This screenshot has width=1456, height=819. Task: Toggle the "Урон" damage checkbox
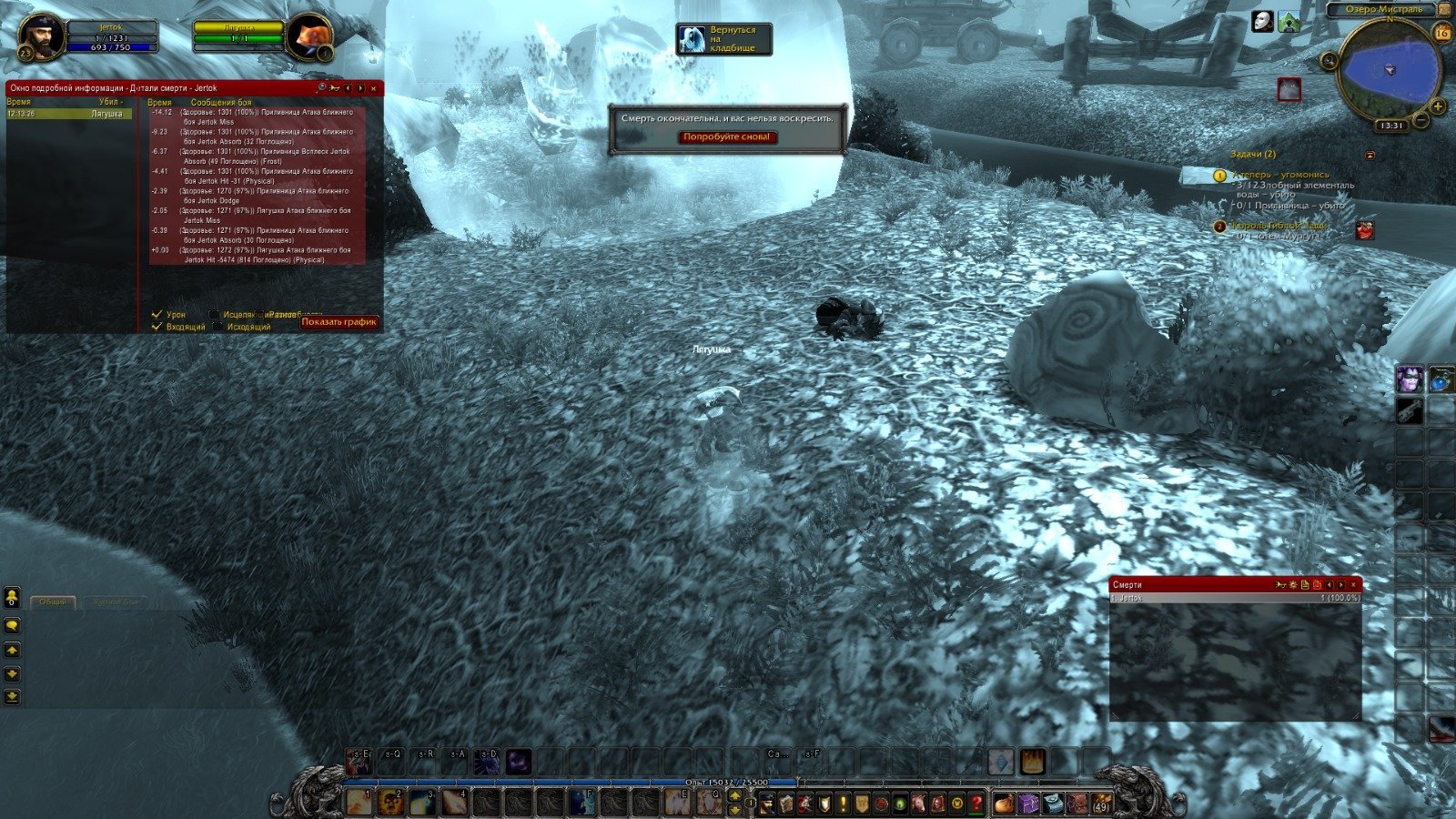(x=157, y=315)
